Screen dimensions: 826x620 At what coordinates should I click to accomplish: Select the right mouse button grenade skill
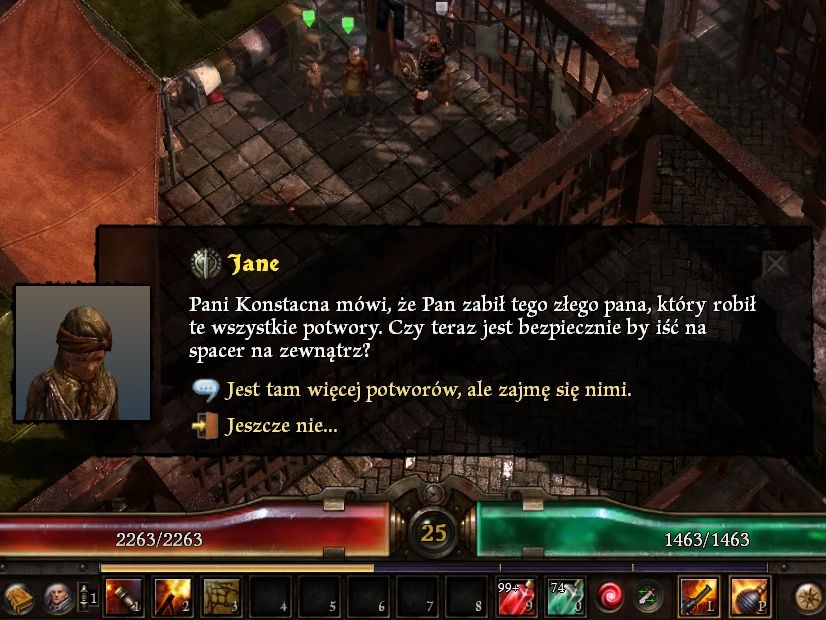tap(749, 597)
